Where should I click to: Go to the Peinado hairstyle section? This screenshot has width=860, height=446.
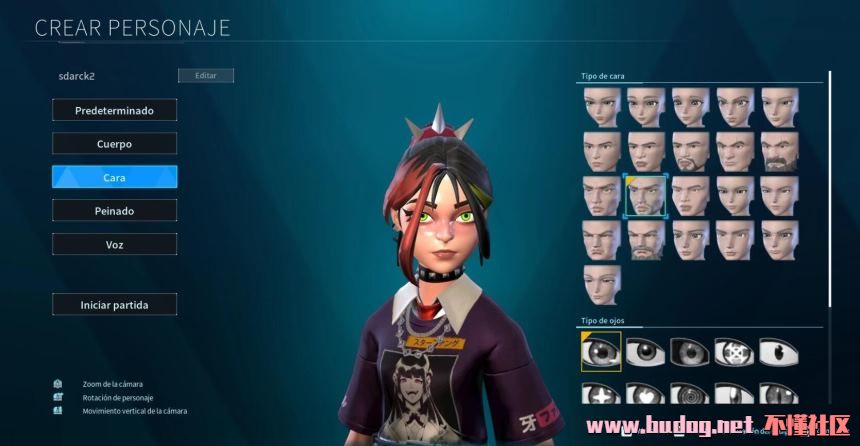pos(114,211)
